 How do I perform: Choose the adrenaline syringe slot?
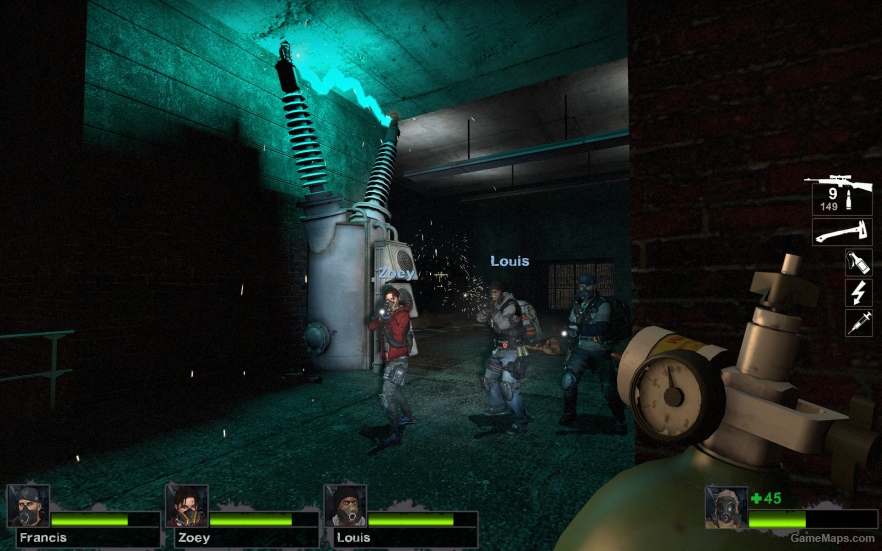pyautogui.click(x=858, y=322)
